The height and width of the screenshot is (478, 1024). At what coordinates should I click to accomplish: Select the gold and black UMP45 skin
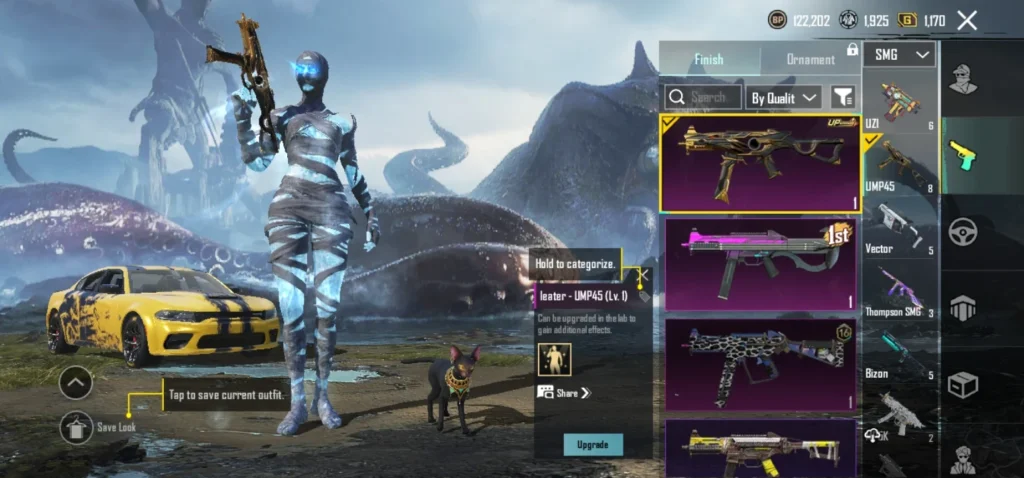(759, 163)
